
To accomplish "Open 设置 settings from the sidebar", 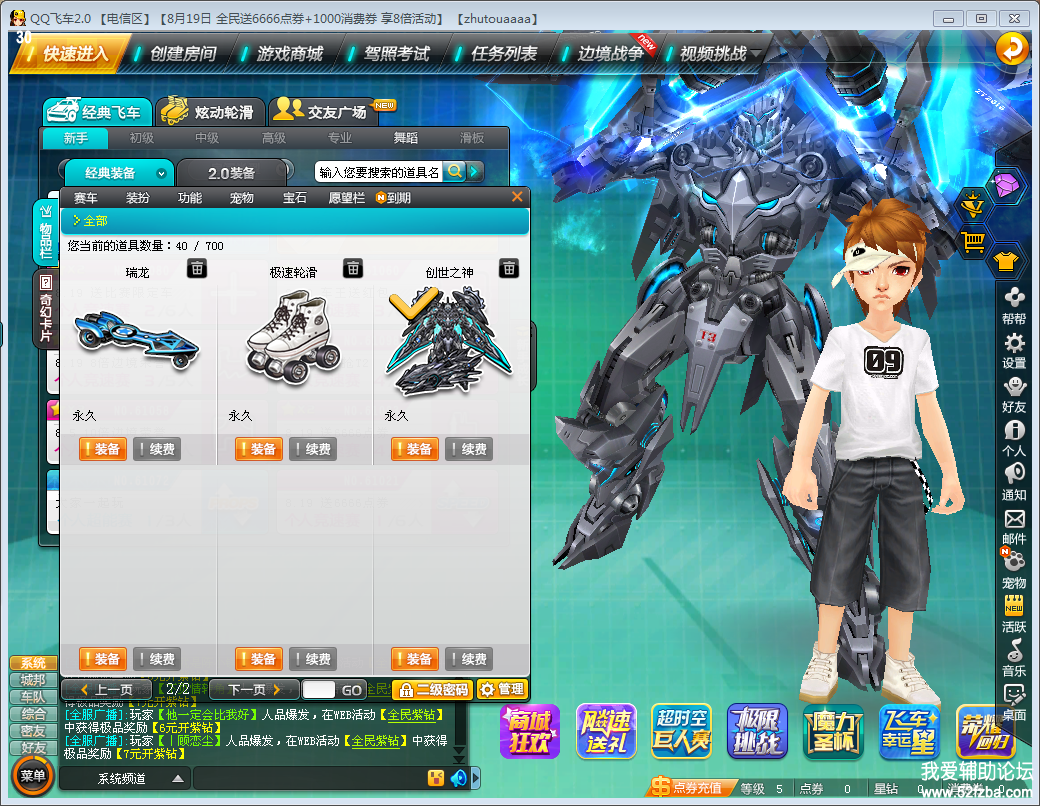I will pos(1014,351).
